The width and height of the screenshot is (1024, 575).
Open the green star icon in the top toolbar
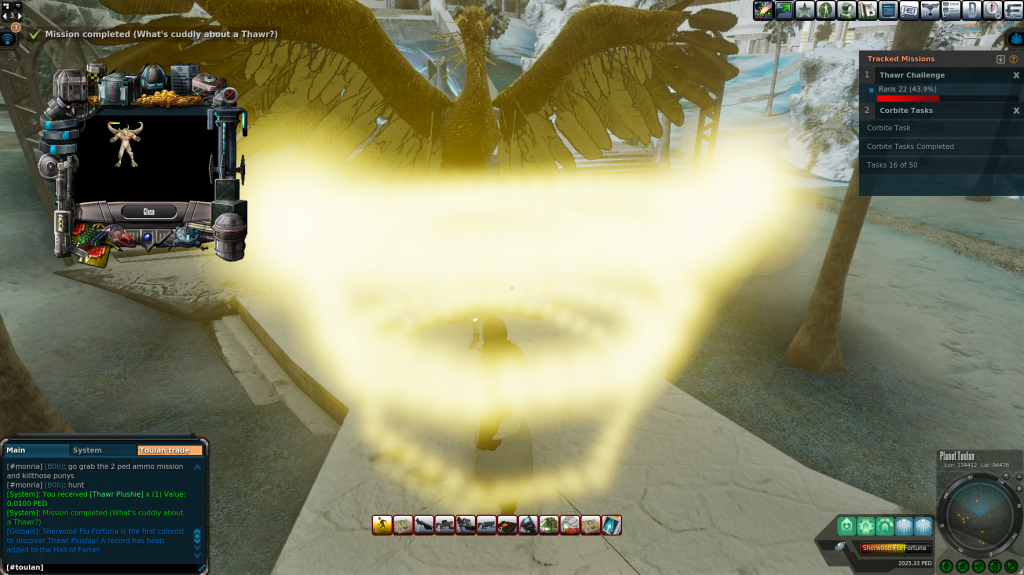point(803,10)
